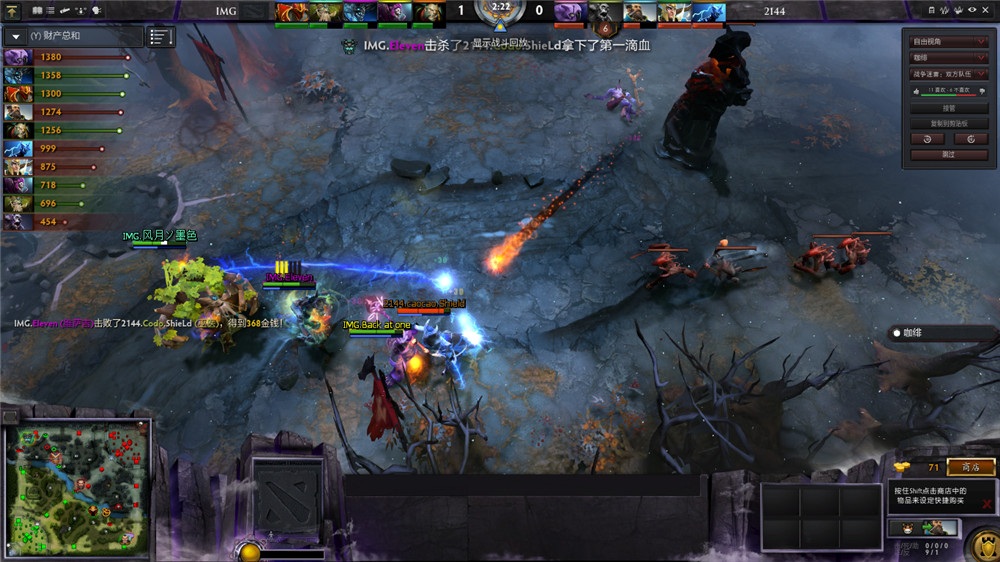Select the 1380 net worth hero row

tap(65, 57)
